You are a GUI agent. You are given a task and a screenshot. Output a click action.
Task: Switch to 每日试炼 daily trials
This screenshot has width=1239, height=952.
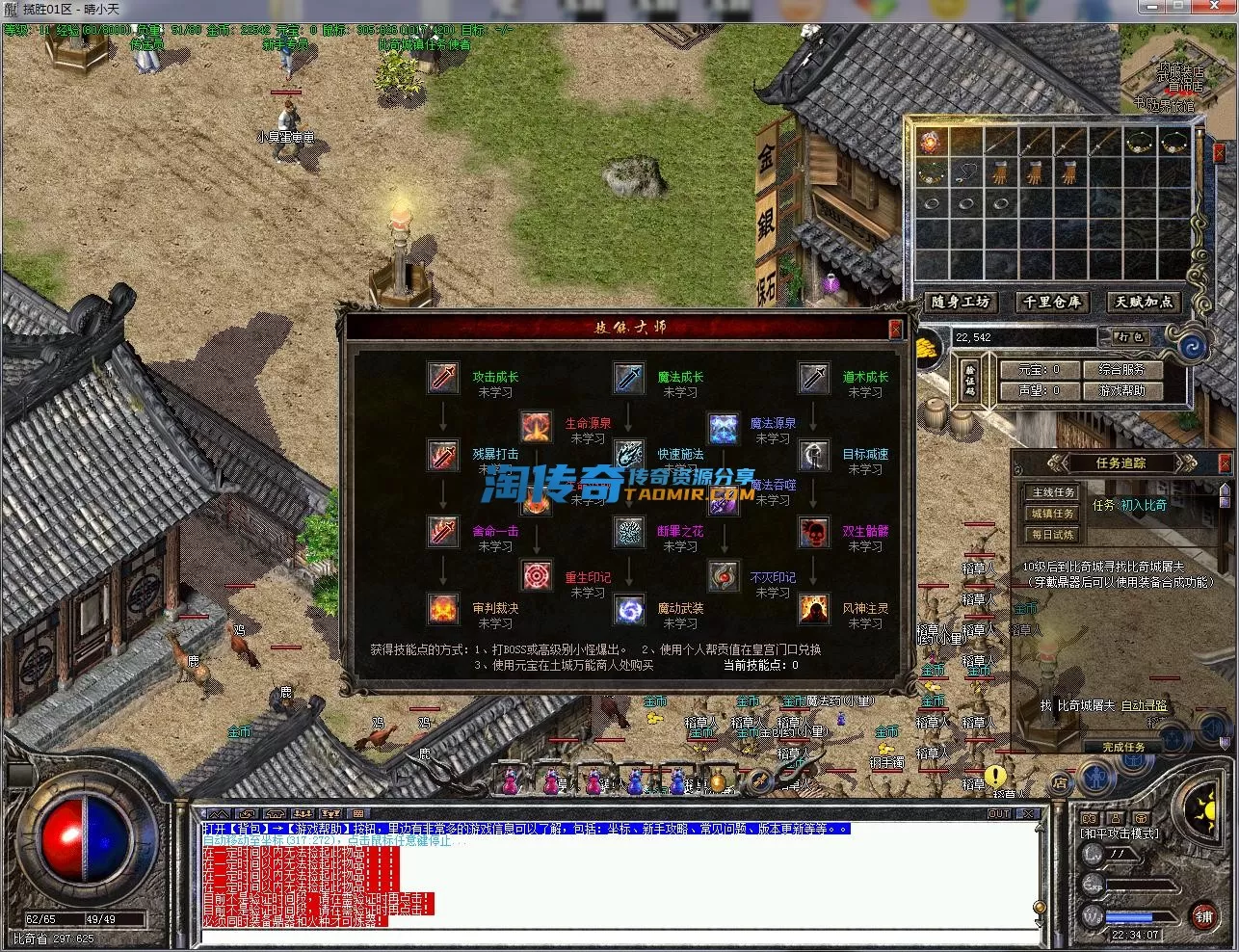click(x=1052, y=535)
